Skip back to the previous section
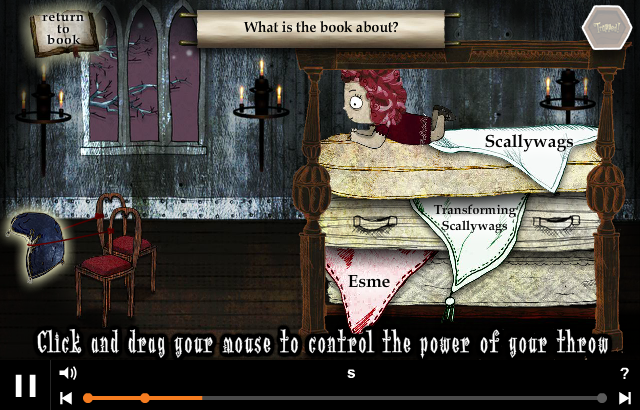640x410 pixels. (66, 398)
